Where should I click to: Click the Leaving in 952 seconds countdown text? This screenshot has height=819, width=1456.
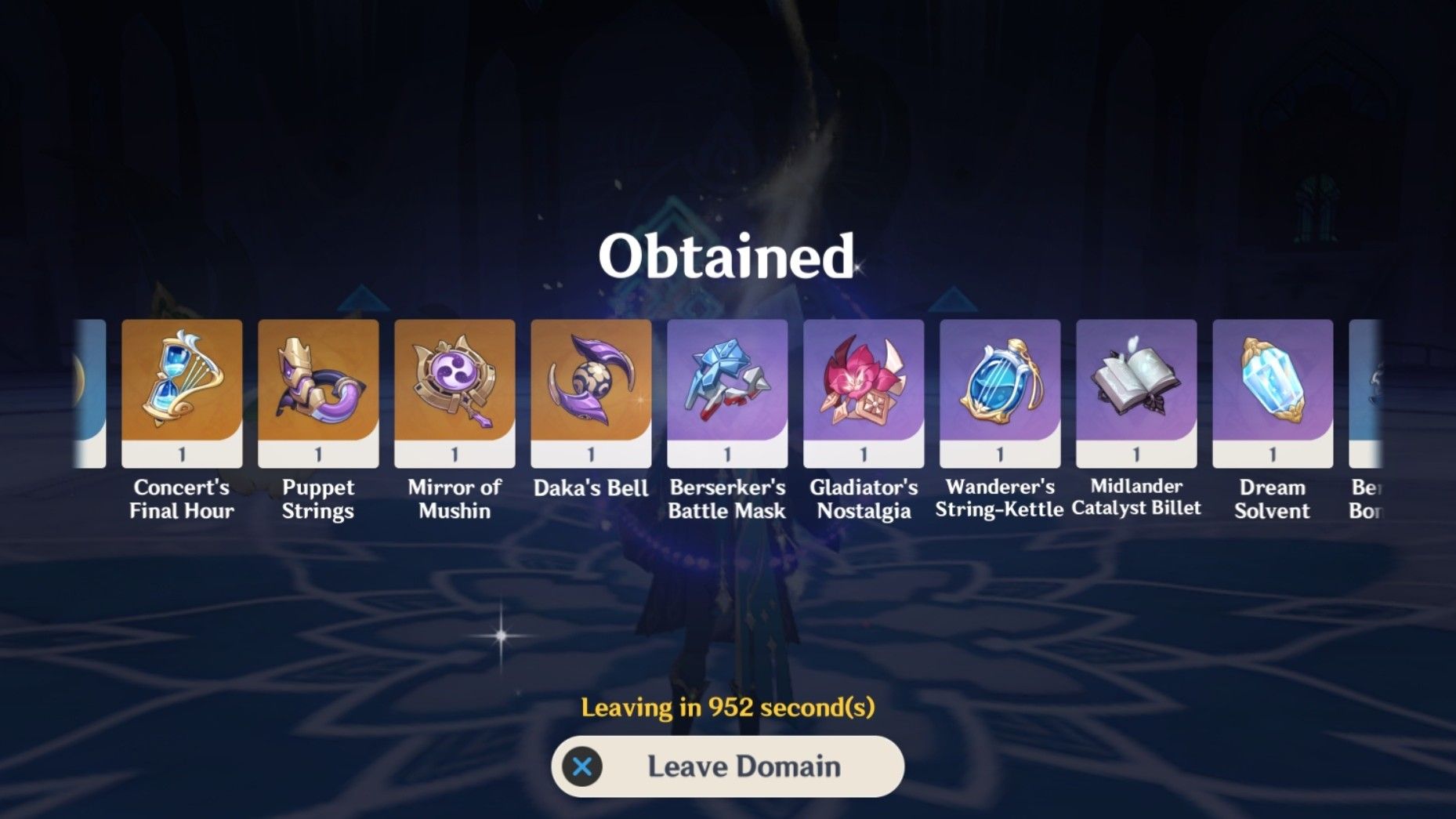pos(727,707)
